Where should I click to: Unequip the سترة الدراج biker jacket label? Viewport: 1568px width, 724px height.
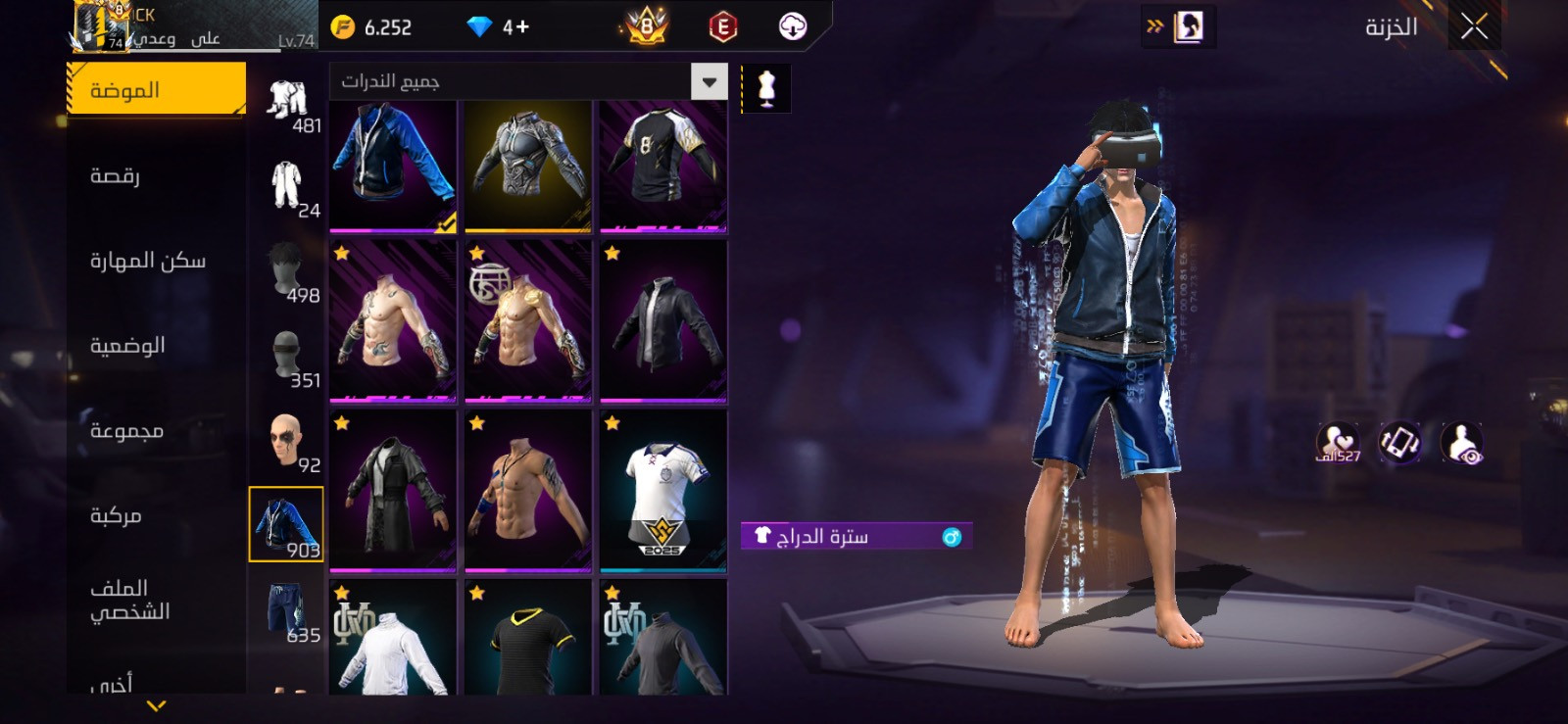[855, 536]
